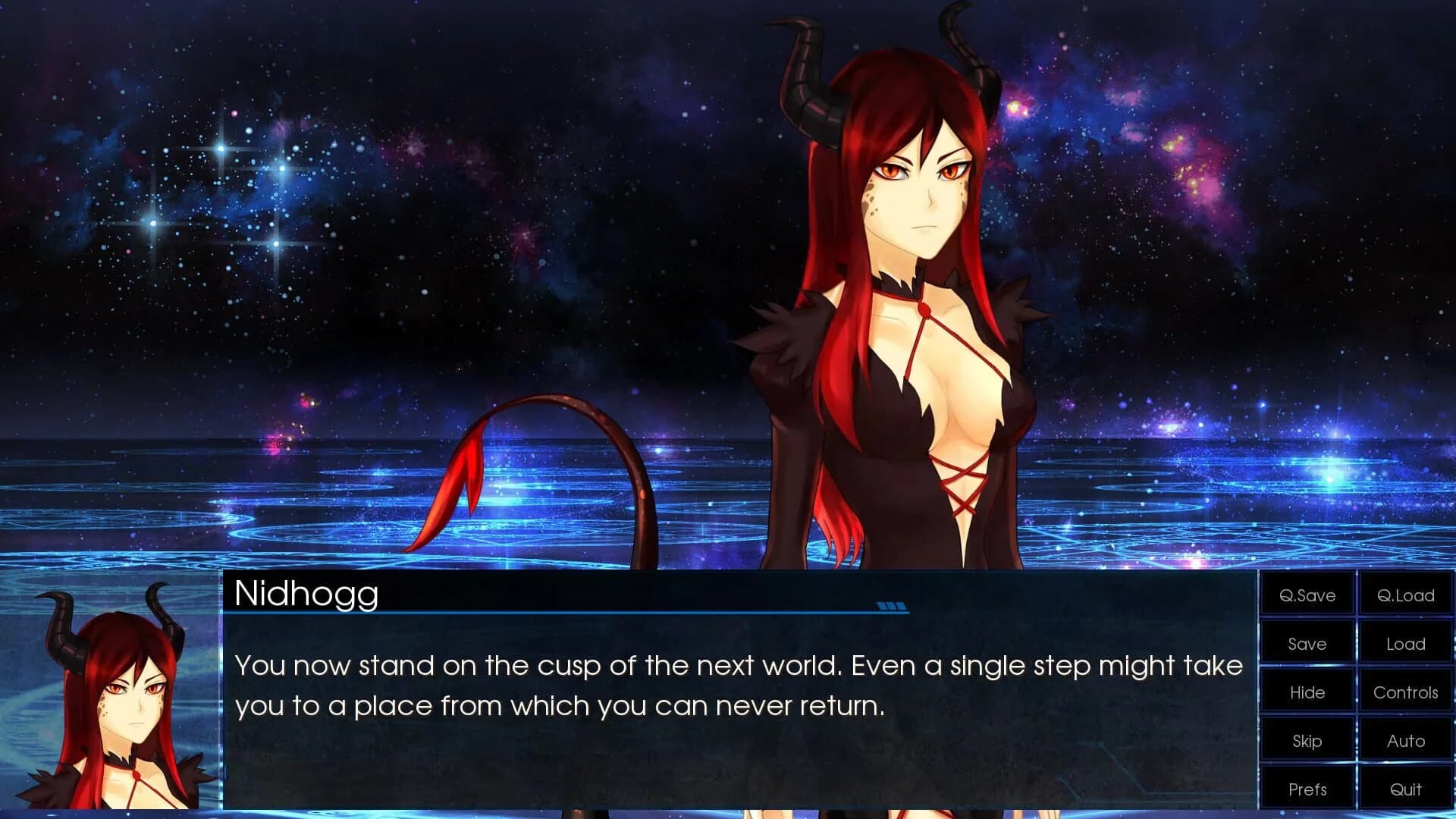Click Quit to exit the game
Viewport: 1456px width, 819px height.
pos(1405,788)
